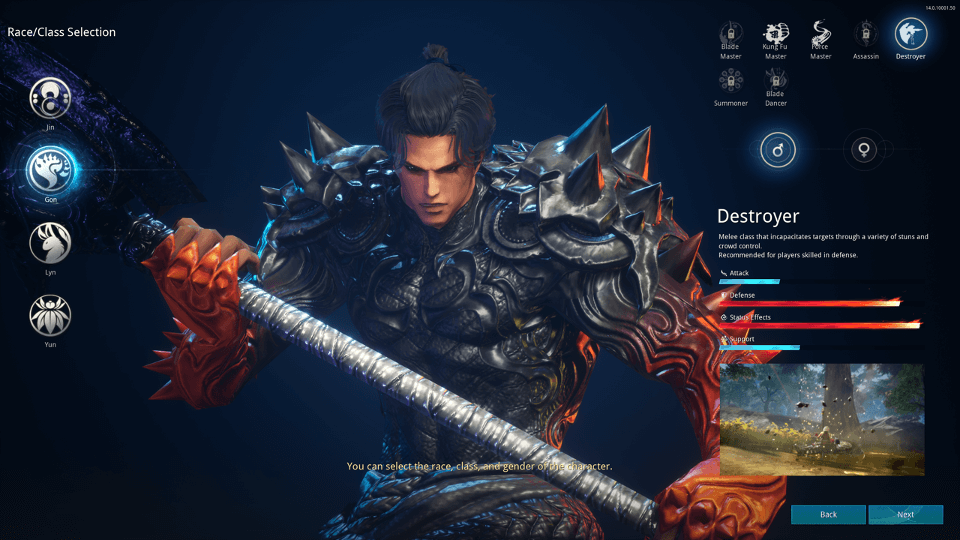Choose the Gon race emblem
This screenshot has width=960, height=540.
[x=49, y=169]
